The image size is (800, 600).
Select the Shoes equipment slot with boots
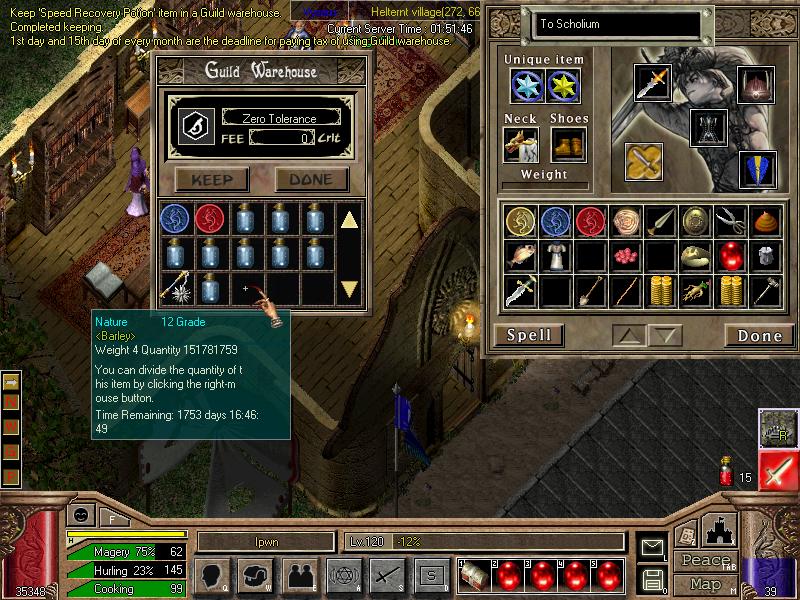click(568, 145)
